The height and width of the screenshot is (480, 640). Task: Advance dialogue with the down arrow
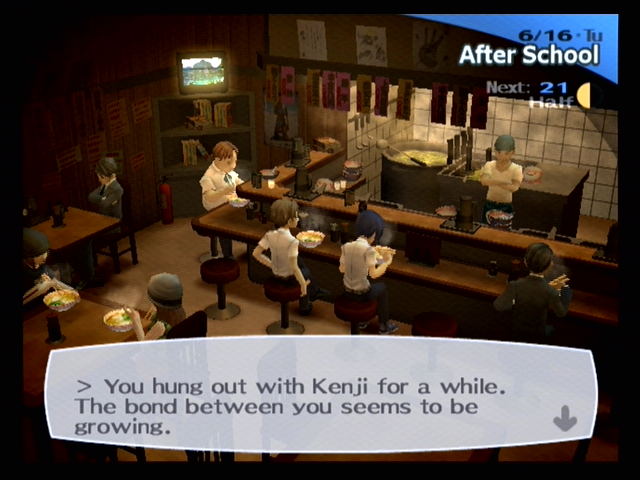pos(565,417)
